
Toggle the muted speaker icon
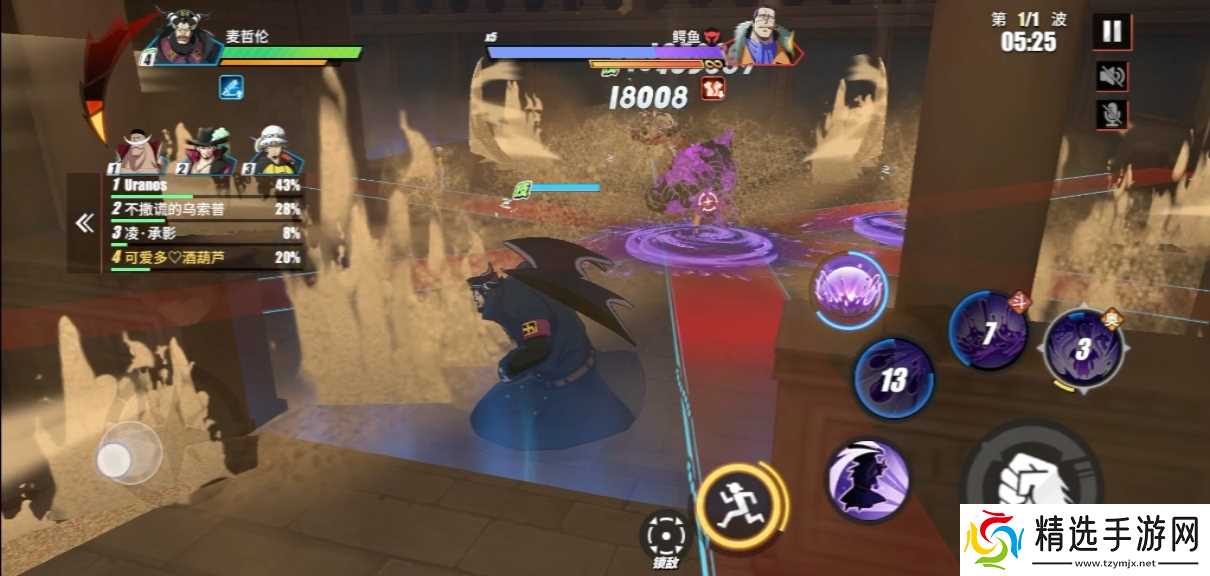1111,75
